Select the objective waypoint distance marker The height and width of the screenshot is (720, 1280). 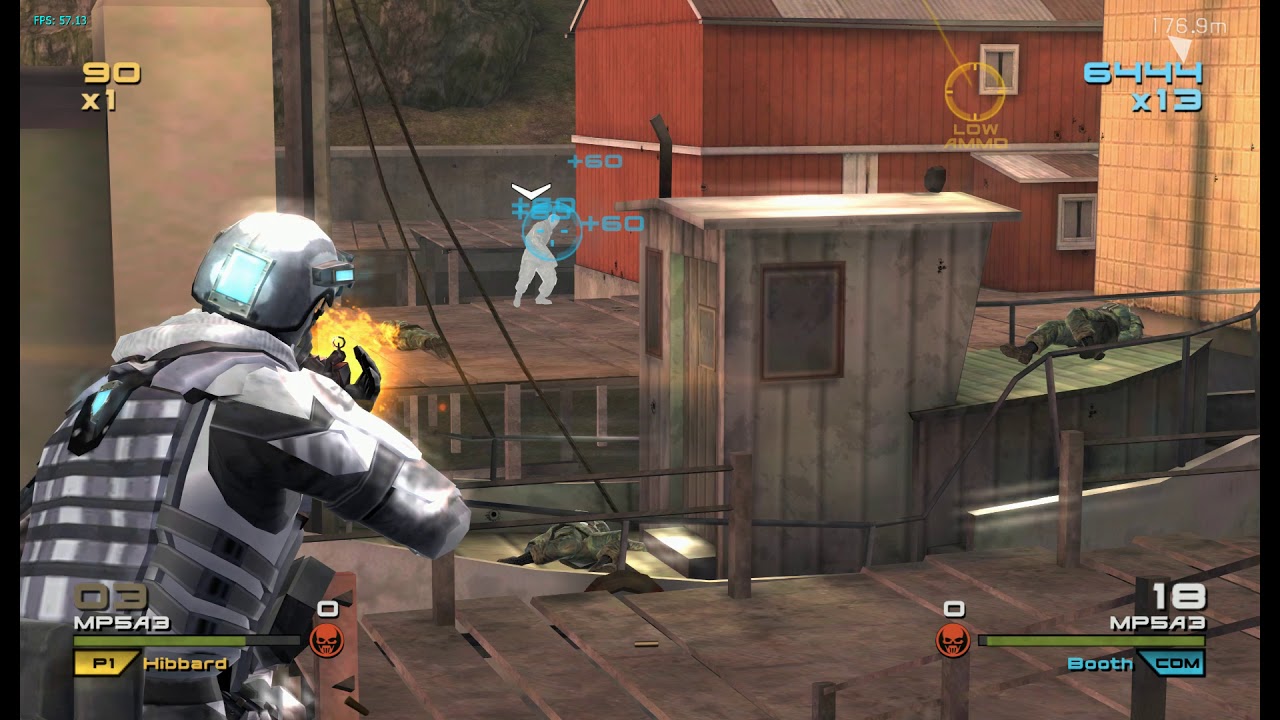click(1188, 27)
